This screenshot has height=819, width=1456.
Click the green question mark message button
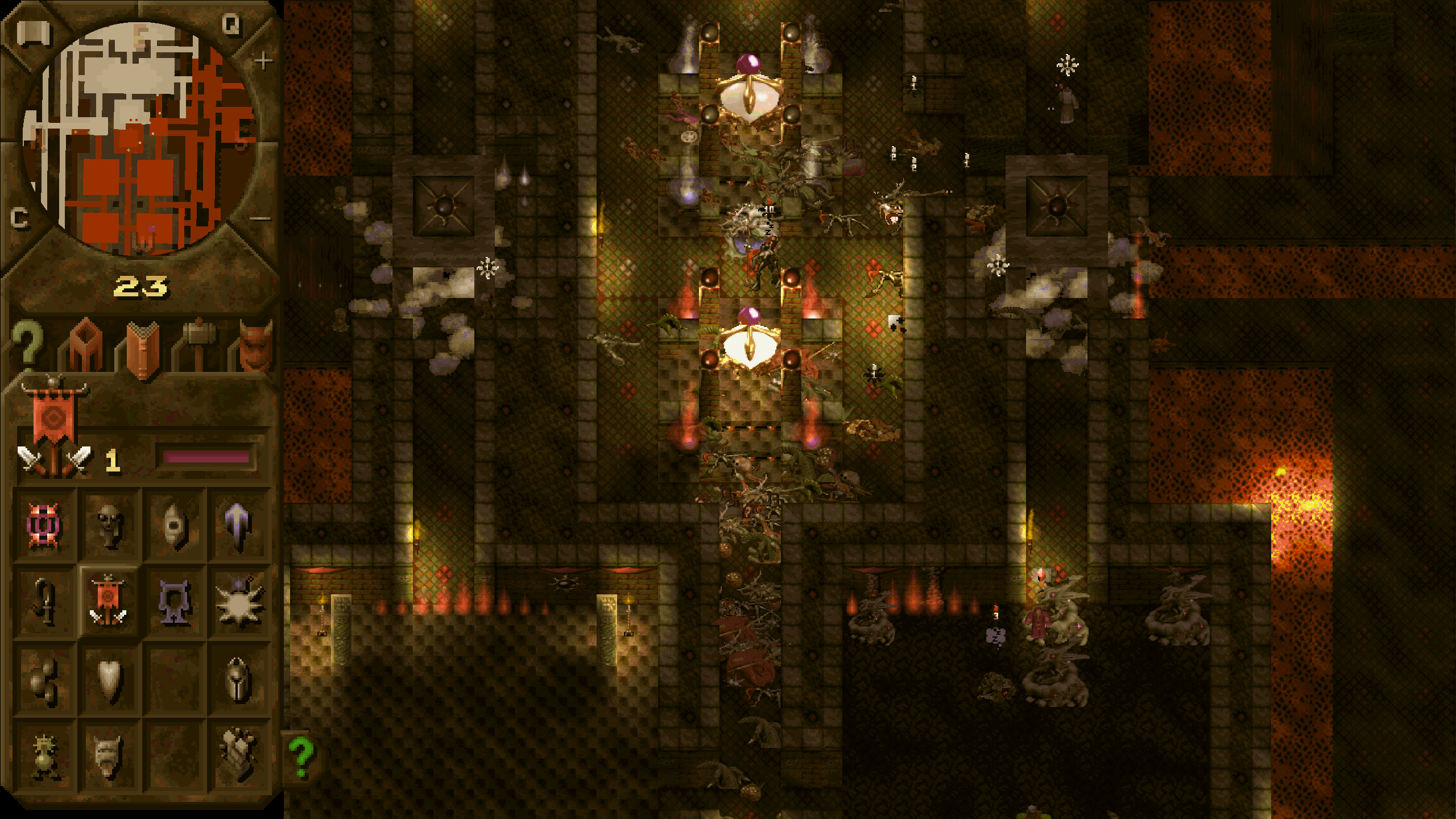301,757
